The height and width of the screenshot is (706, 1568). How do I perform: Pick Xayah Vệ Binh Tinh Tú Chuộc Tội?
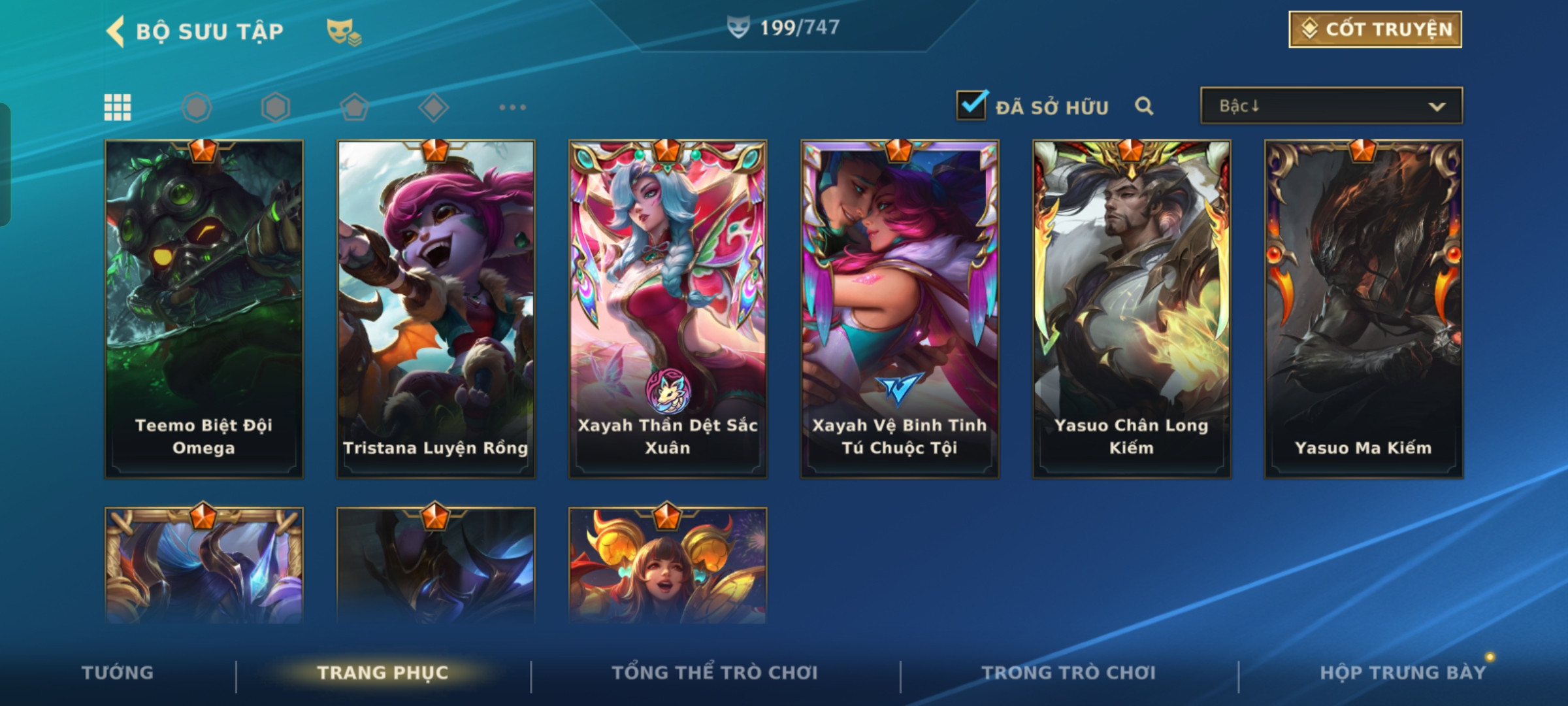[900, 309]
